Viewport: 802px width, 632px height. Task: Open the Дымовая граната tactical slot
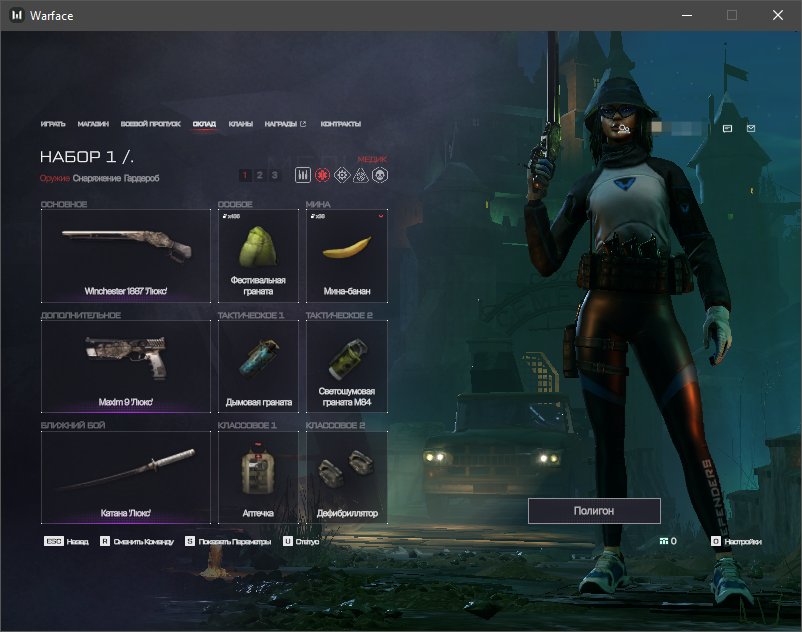pos(258,366)
